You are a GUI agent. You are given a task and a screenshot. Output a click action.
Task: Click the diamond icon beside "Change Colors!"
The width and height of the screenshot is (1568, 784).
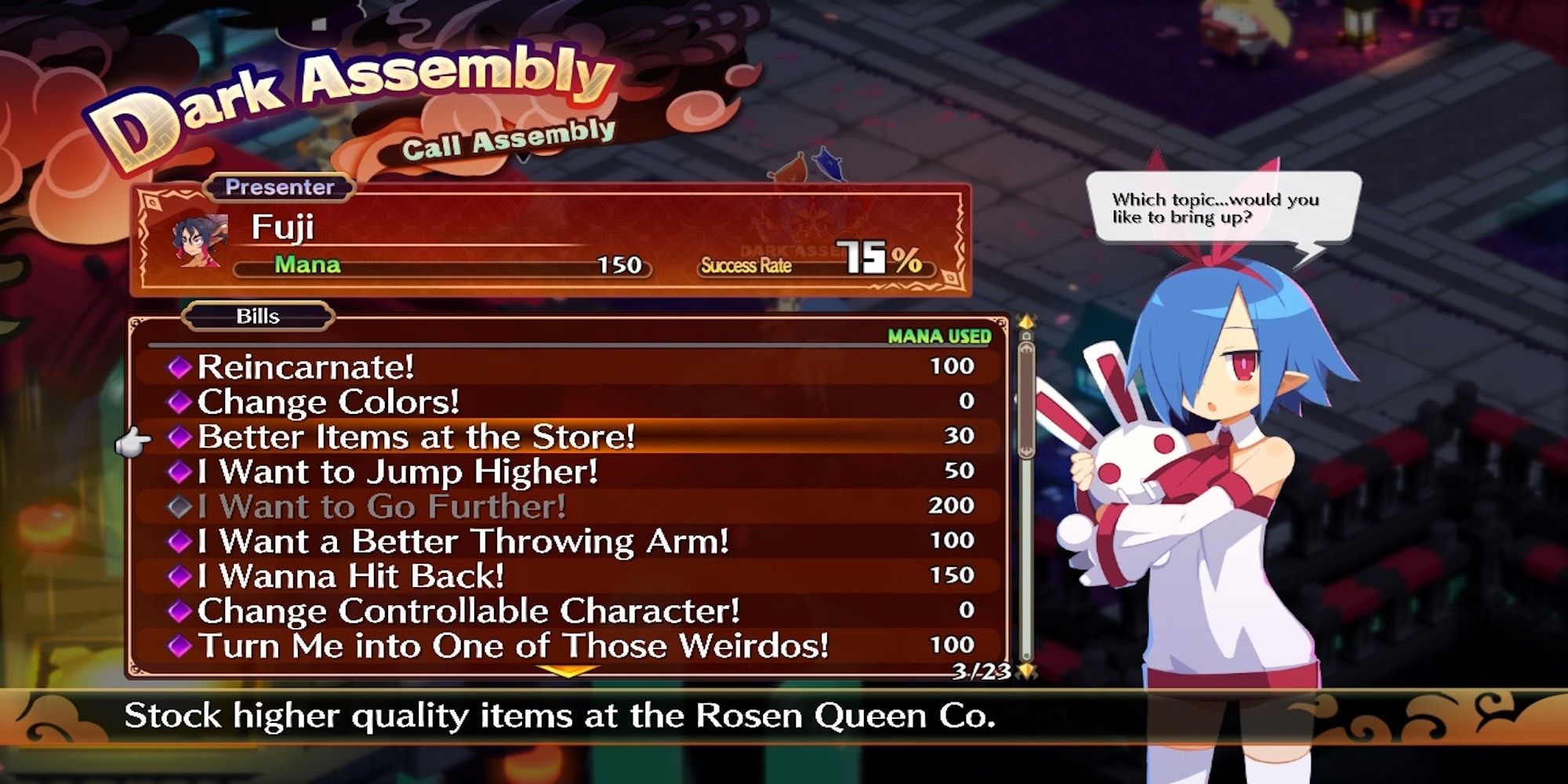tap(180, 401)
